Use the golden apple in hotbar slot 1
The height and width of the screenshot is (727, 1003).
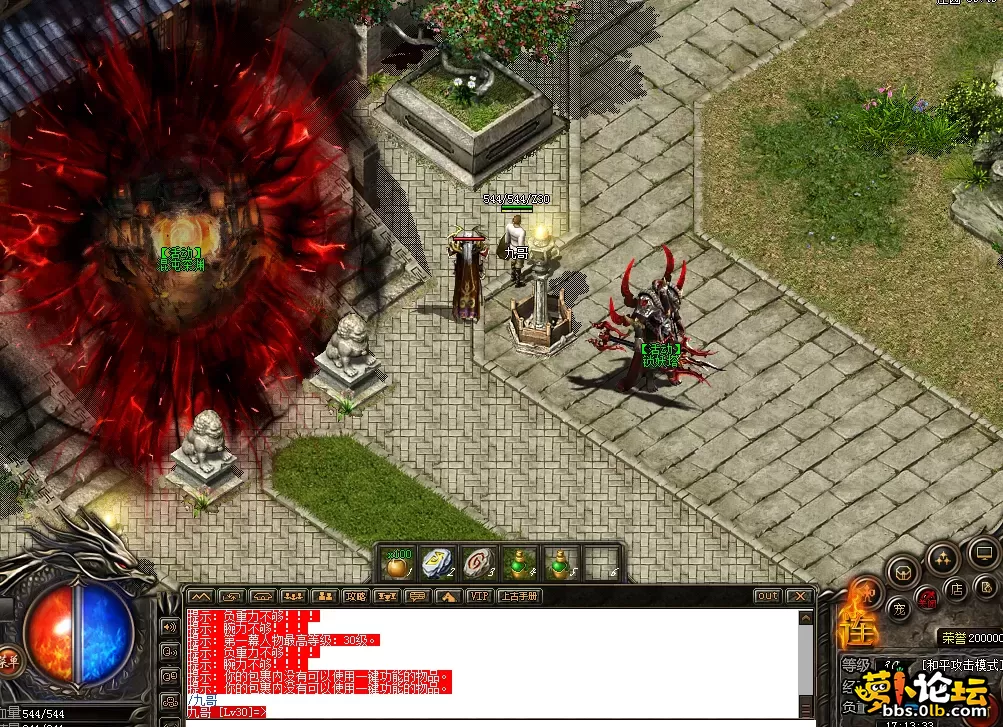[x=398, y=565]
